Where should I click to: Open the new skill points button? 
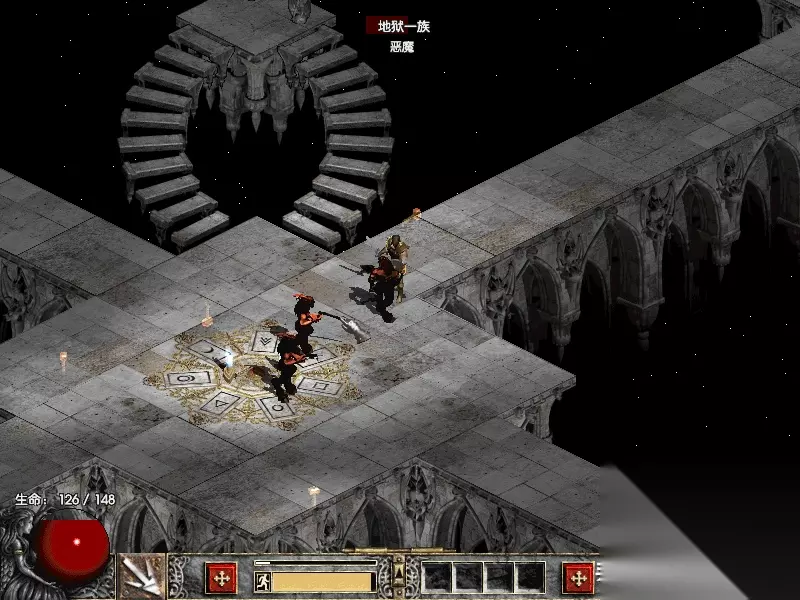point(577,577)
